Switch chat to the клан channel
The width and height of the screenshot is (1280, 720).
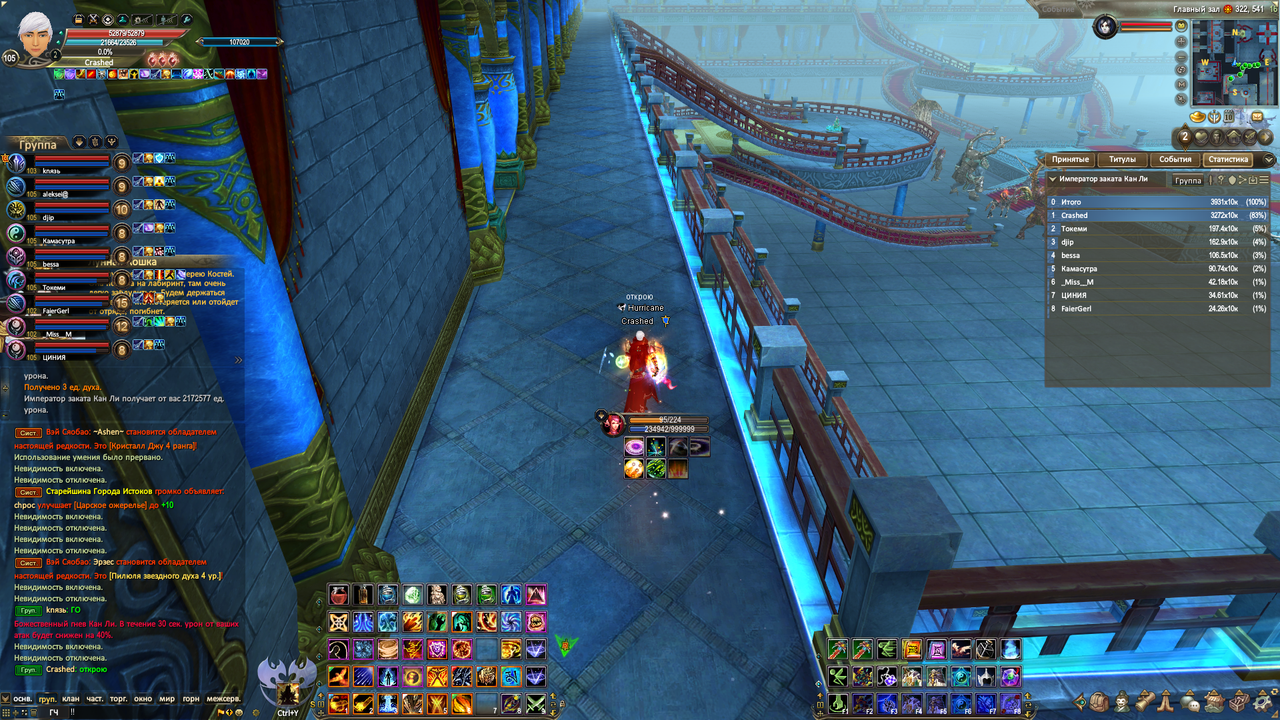(x=70, y=698)
